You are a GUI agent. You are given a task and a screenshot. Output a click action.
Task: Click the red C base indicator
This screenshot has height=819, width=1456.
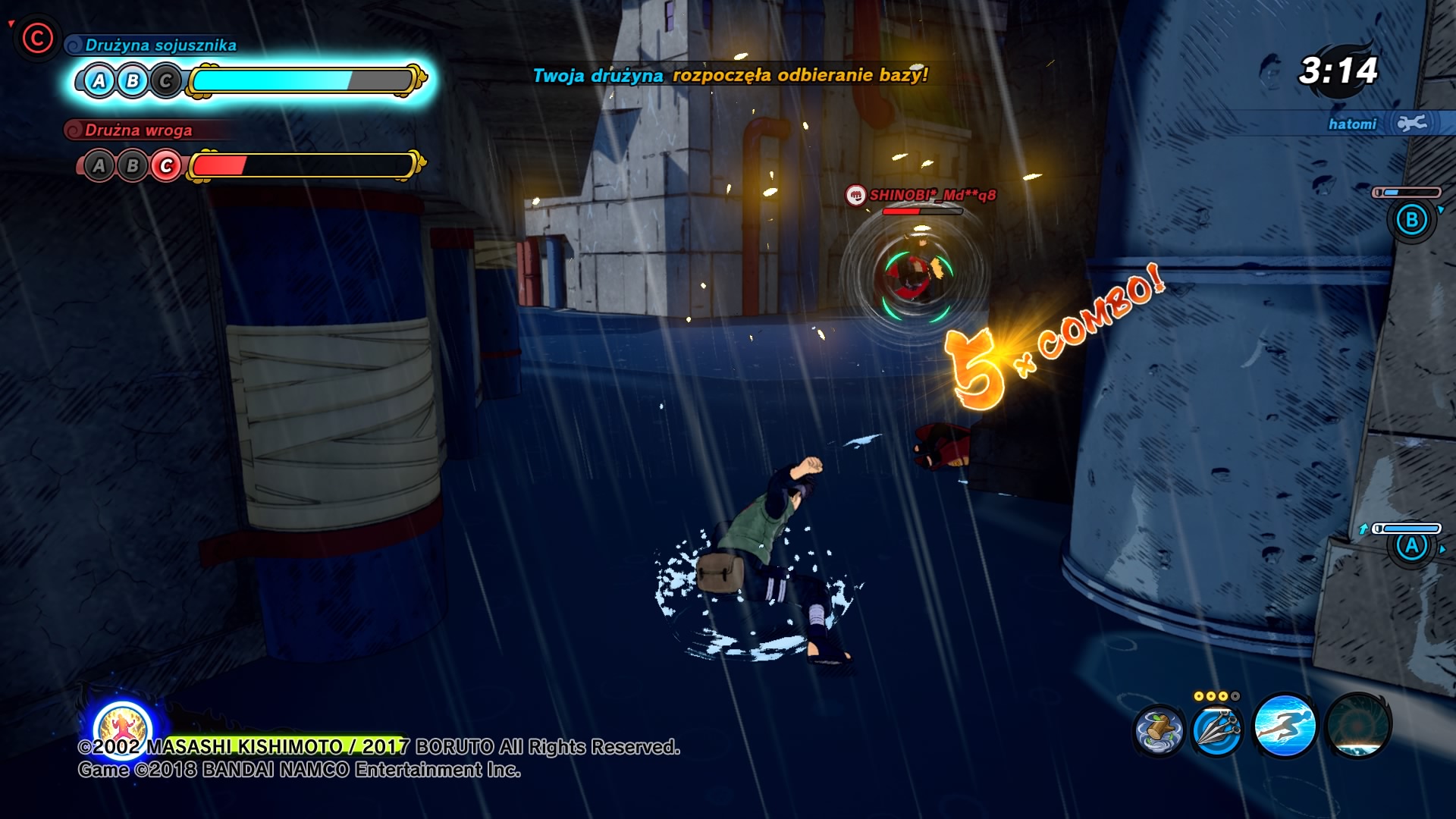pos(36,38)
